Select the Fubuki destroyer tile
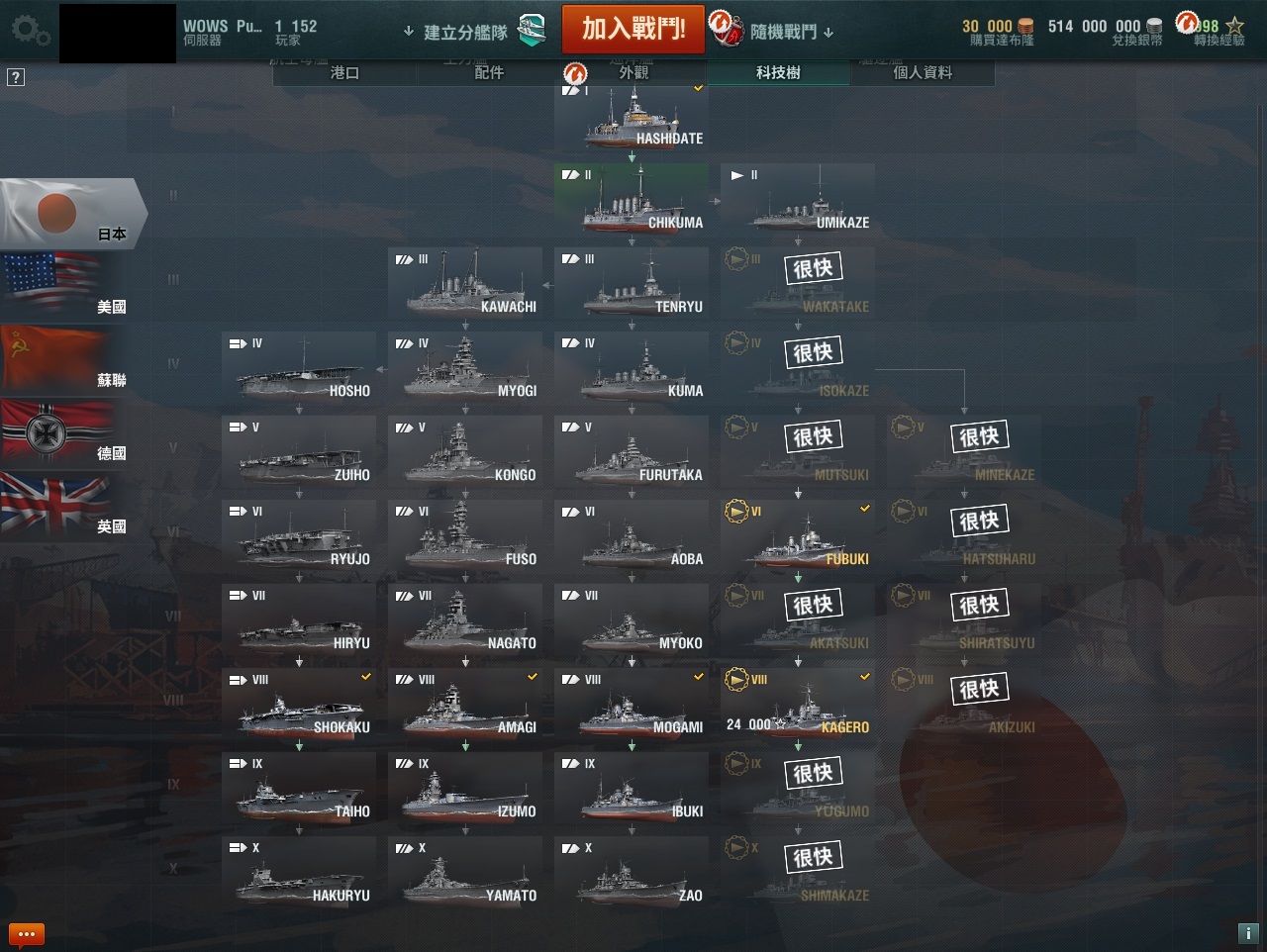Viewport: 1267px width, 952px height. (x=798, y=539)
